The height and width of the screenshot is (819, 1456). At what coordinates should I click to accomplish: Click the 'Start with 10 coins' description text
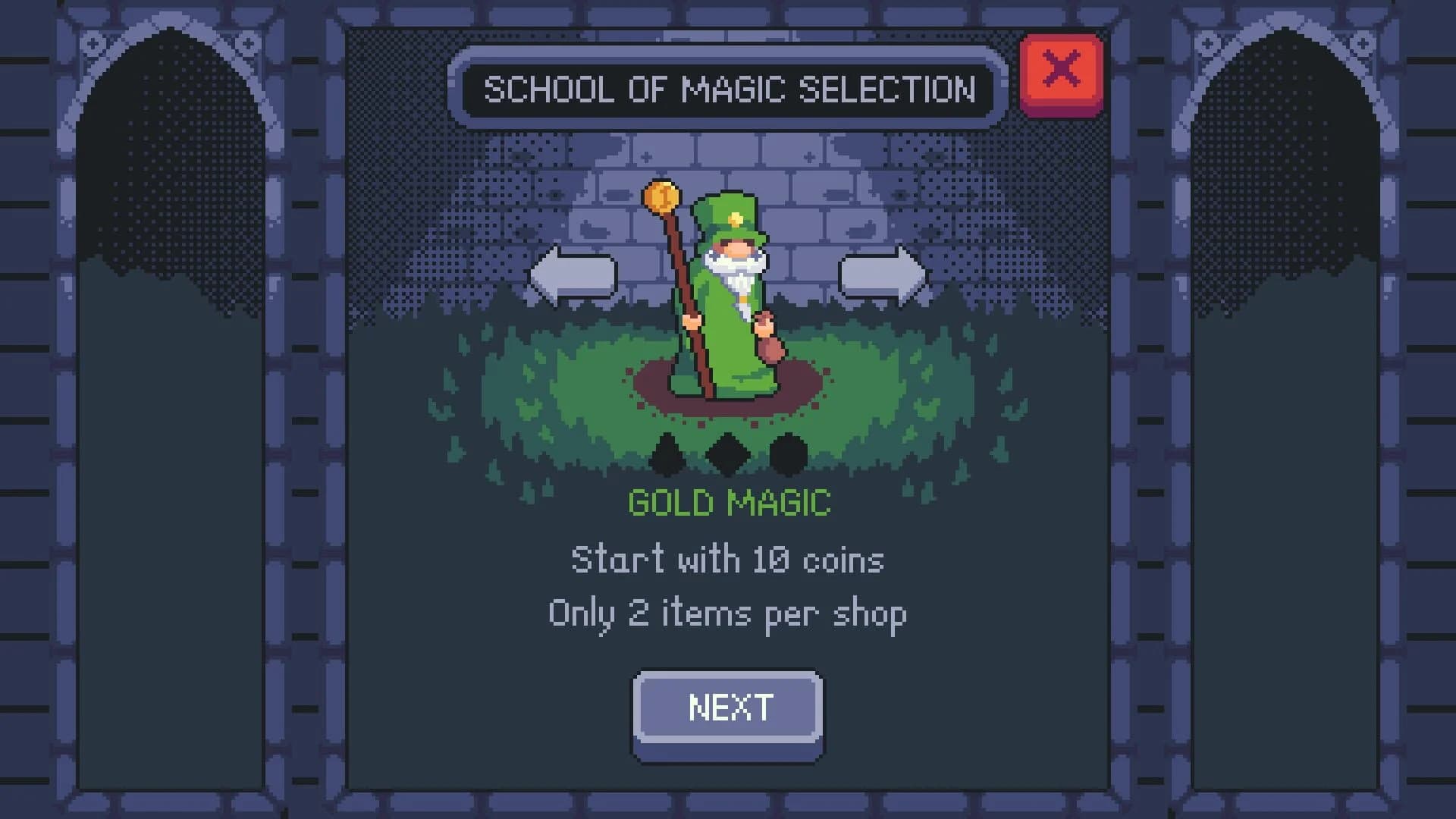[727, 559]
